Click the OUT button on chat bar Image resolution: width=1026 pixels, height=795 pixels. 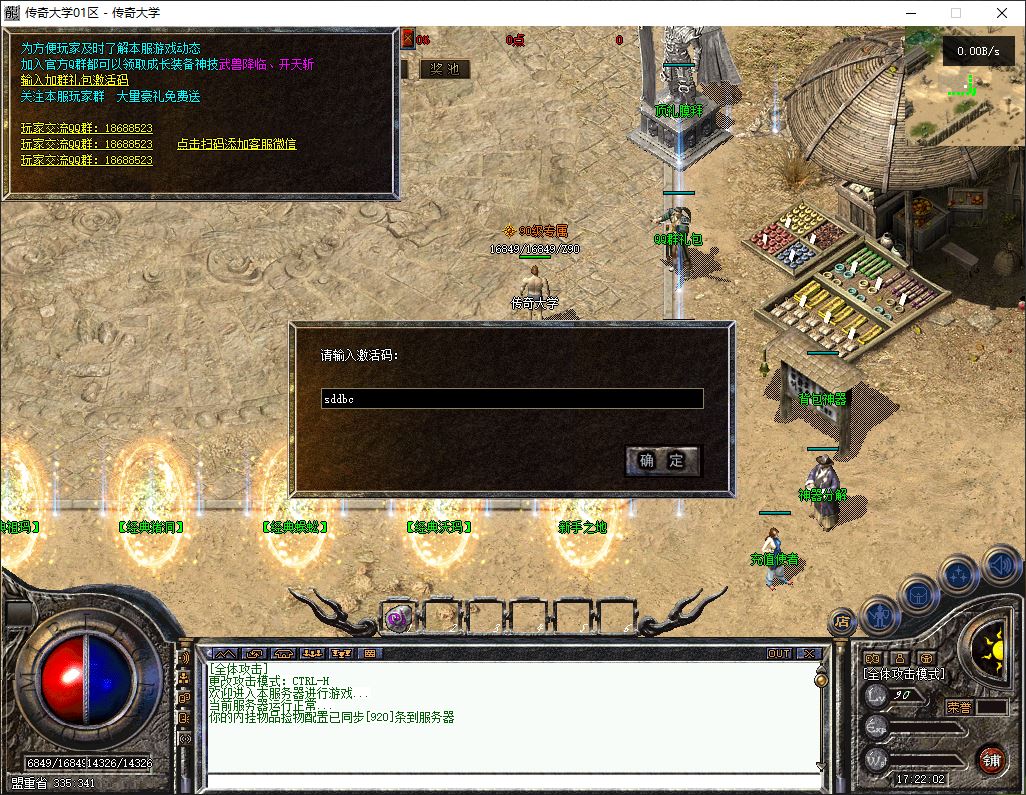(x=778, y=653)
